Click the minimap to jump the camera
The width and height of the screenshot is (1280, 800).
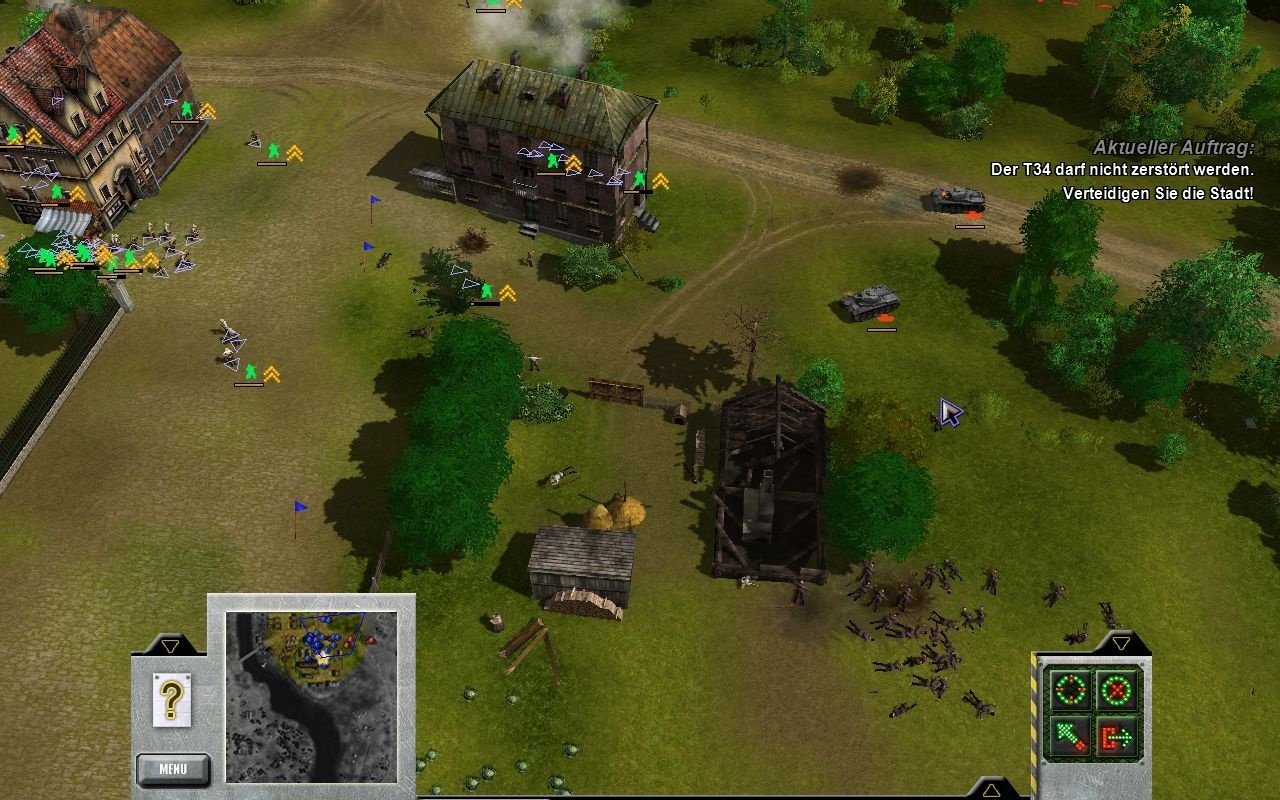[311, 696]
